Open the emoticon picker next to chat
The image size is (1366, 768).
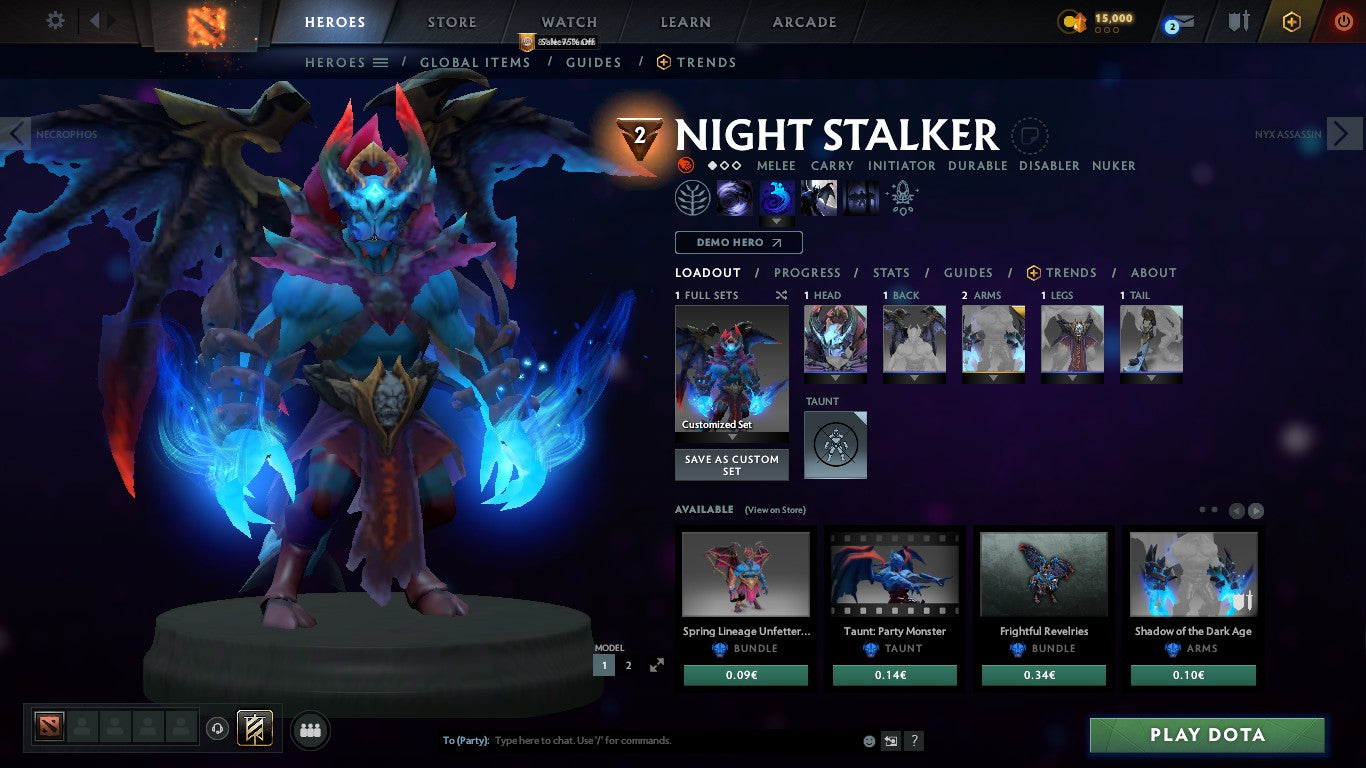867,741
